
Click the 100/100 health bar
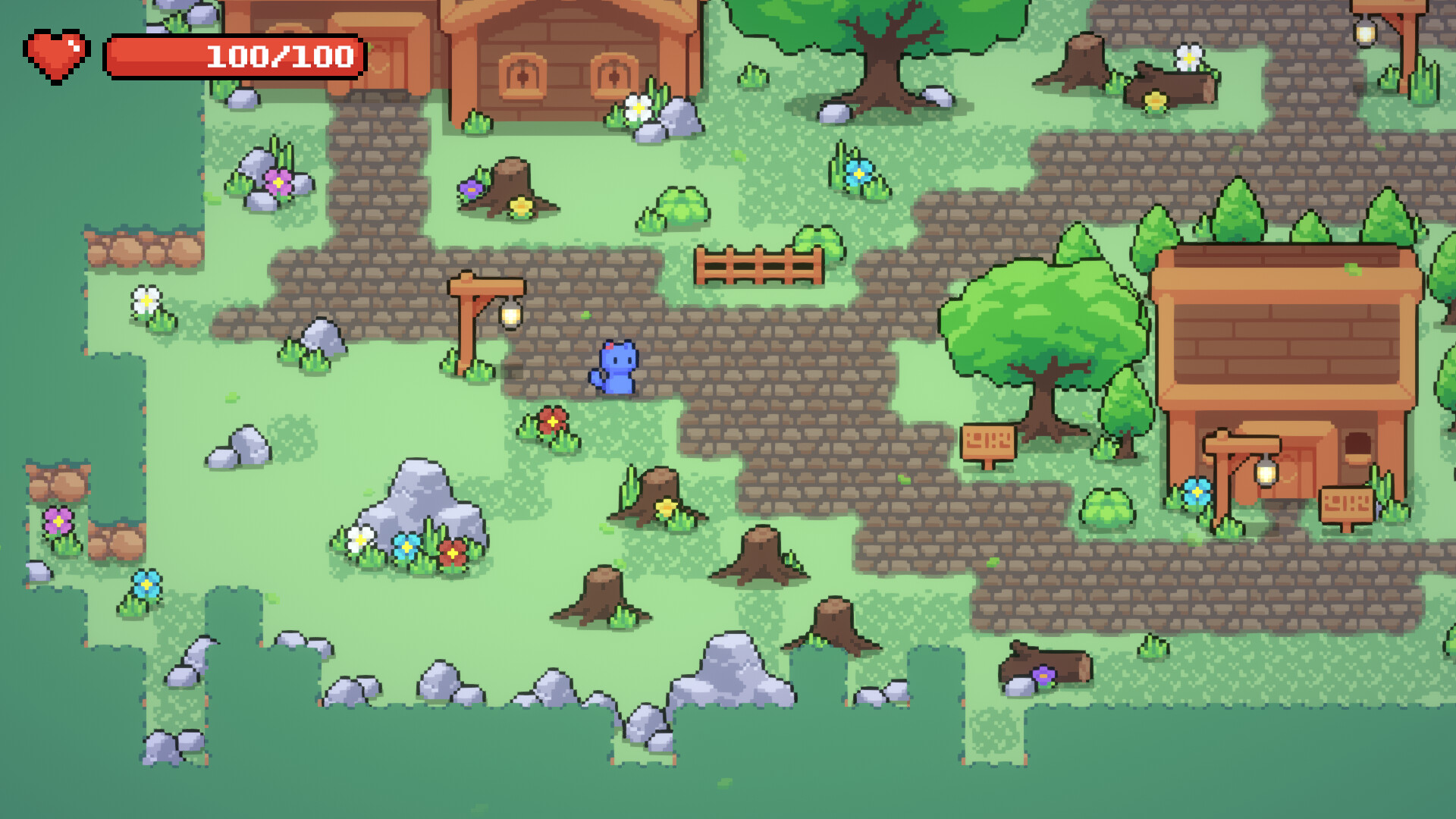(x=237, y=55)
